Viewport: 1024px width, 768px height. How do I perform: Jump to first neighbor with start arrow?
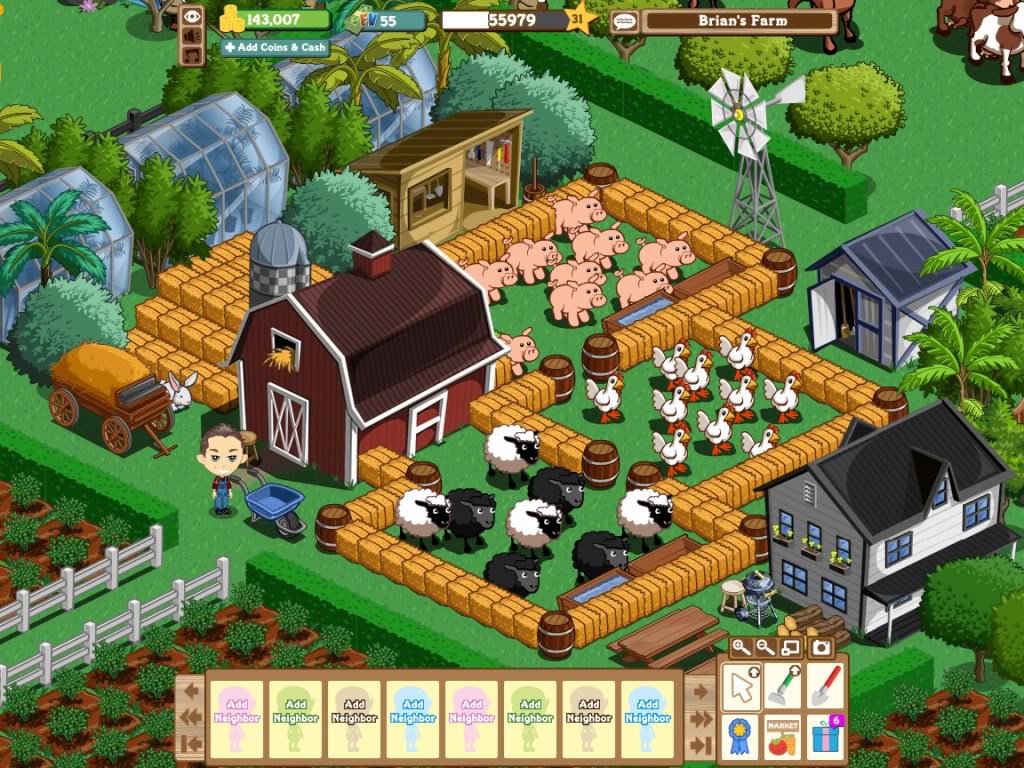point(193,743)
